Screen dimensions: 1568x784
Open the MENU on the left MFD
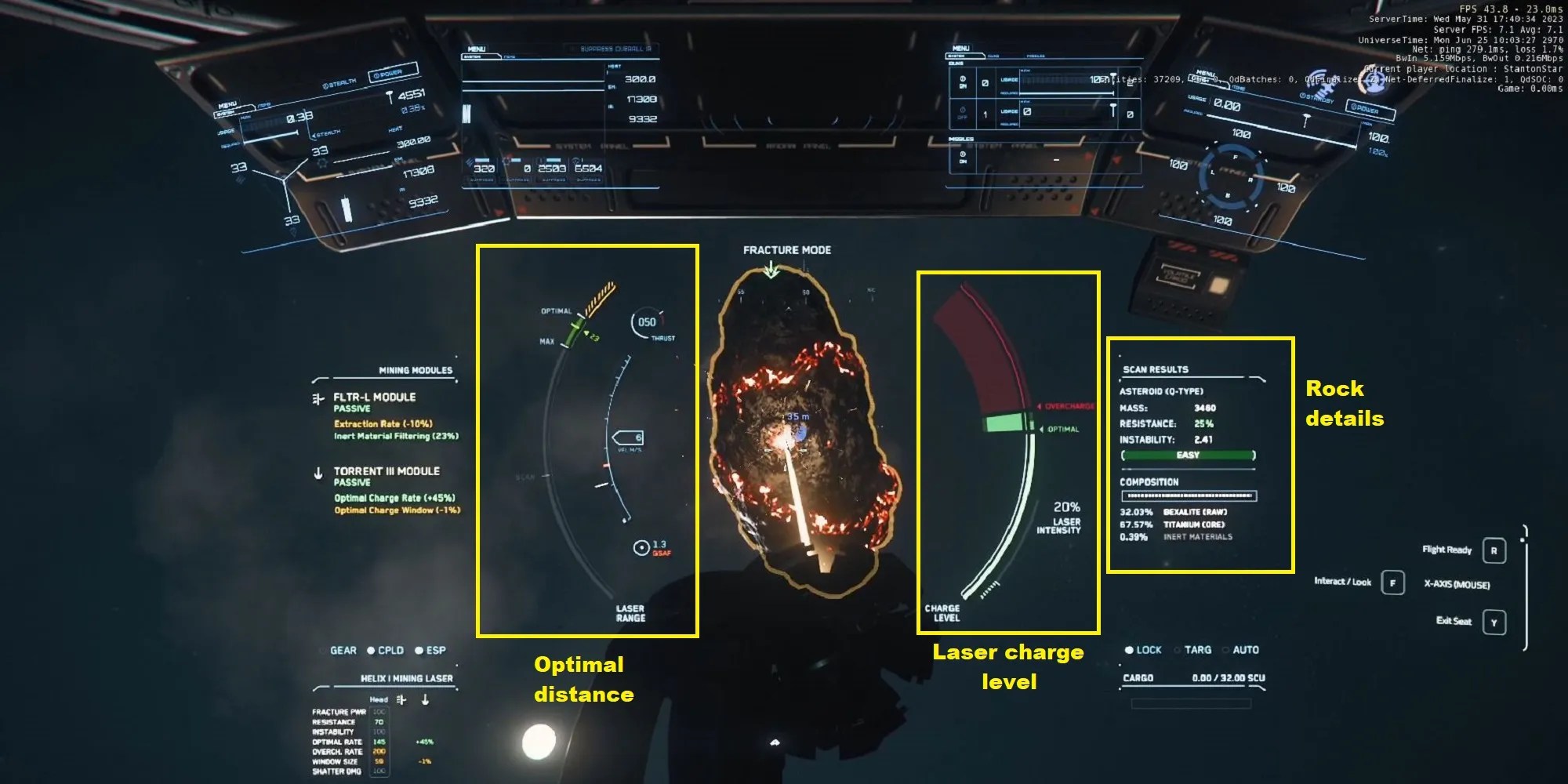point(227,105)
